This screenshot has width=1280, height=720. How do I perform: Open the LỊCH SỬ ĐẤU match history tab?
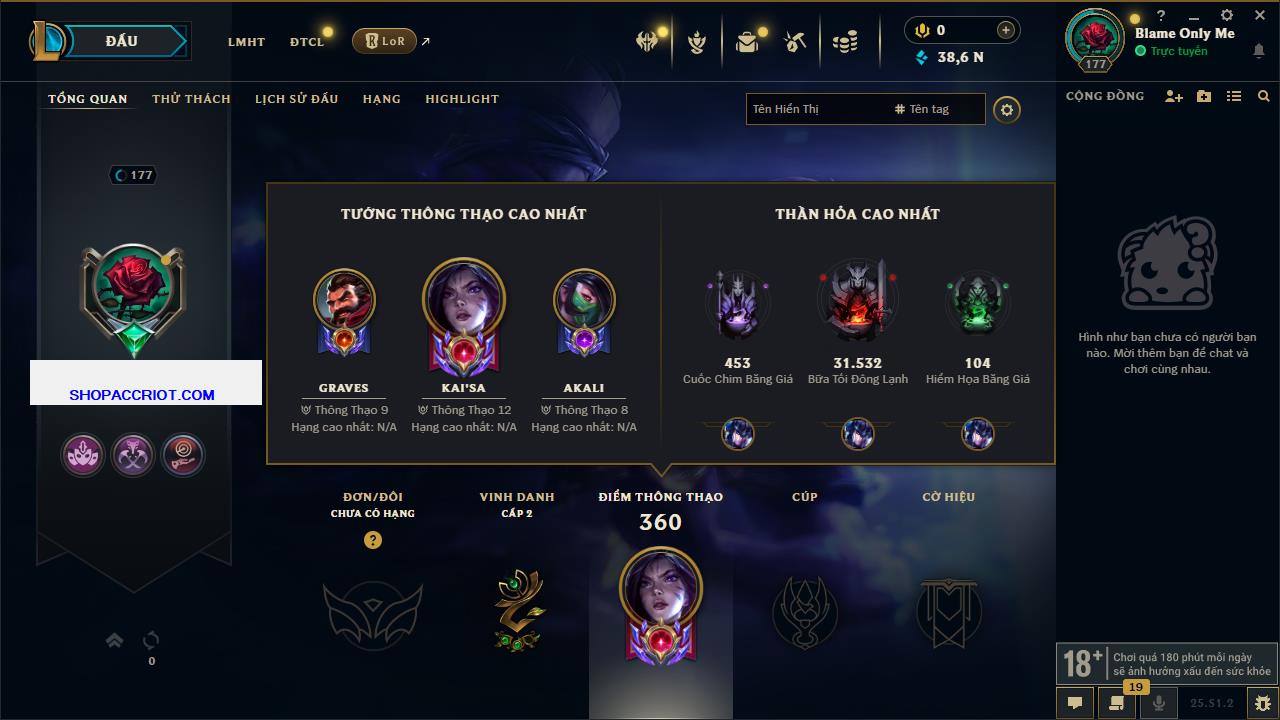pos(296,99)
